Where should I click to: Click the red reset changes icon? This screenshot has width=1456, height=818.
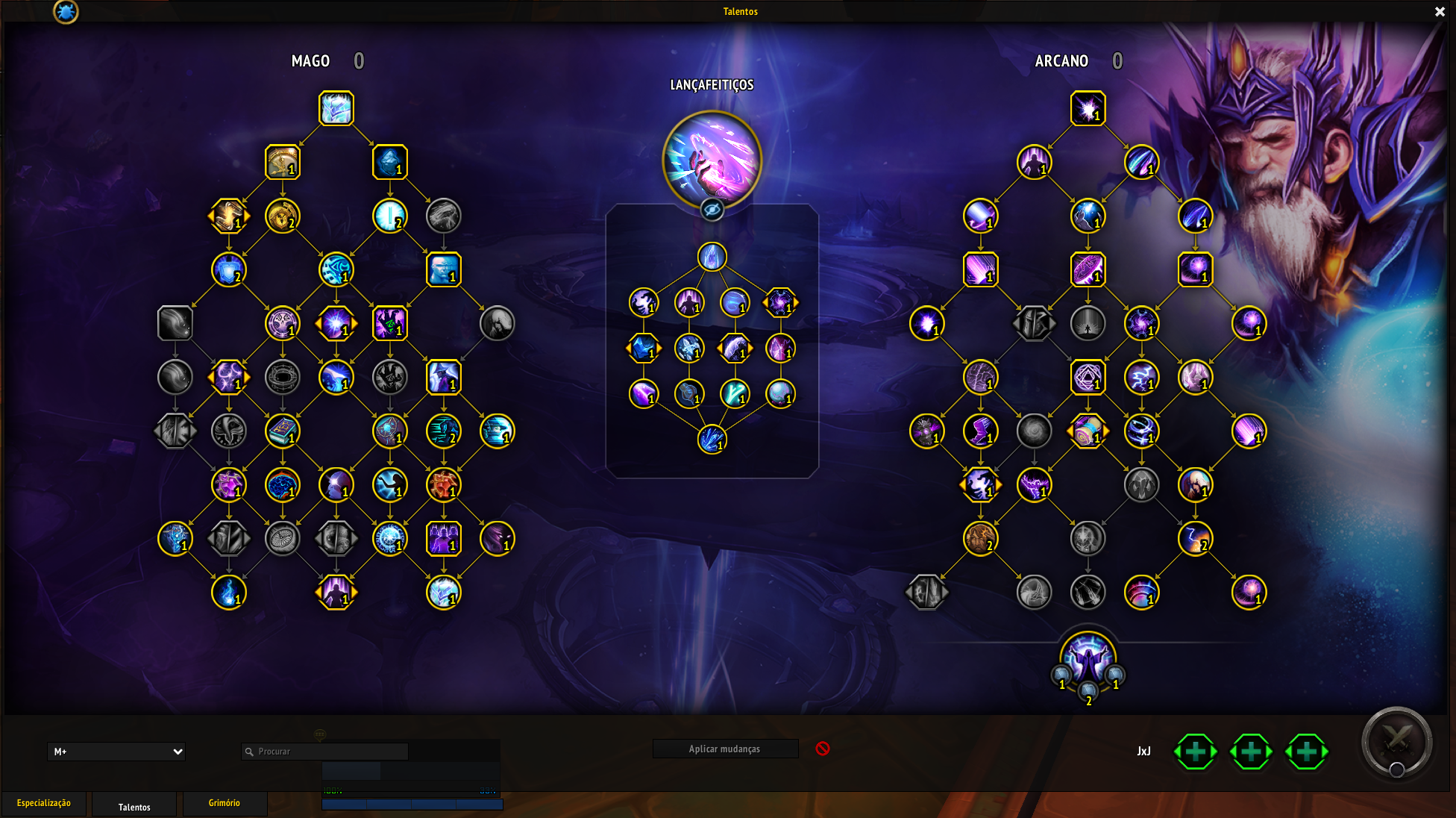tap(823, 749)
